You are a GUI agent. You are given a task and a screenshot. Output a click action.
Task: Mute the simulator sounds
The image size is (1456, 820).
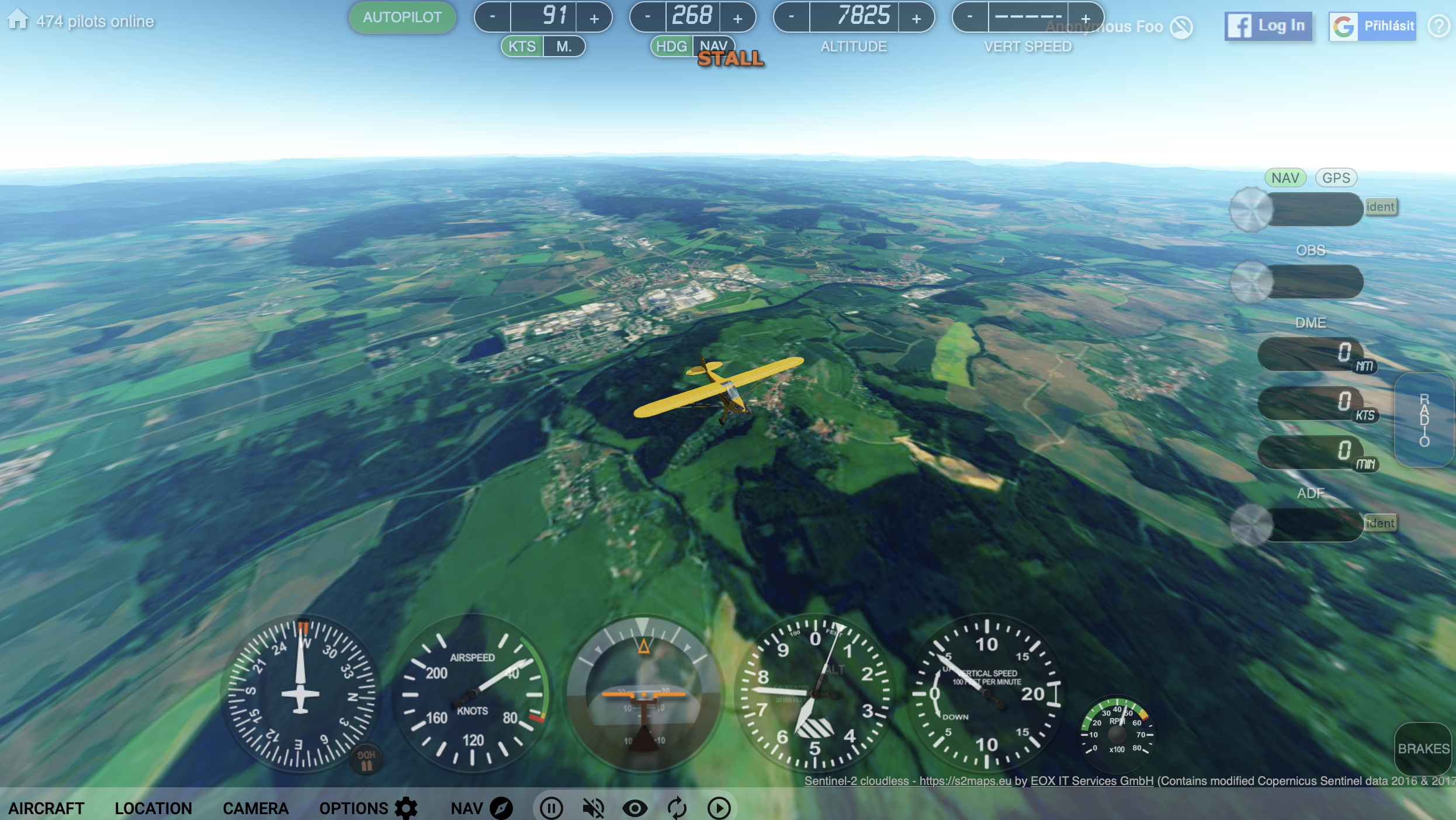coord(593,808)
